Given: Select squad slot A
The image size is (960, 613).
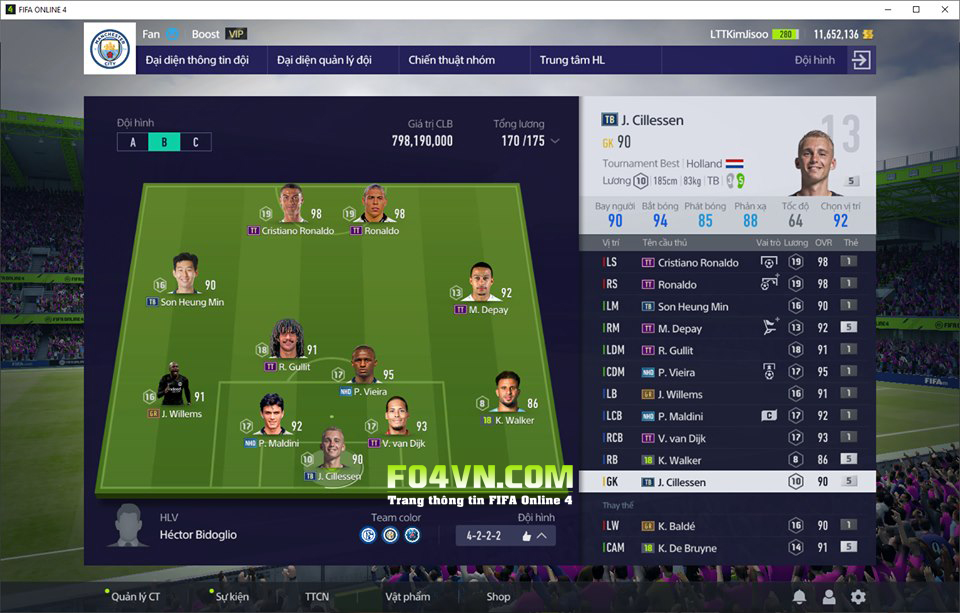Looking at the screenshot, I should [x=133, y=142].
